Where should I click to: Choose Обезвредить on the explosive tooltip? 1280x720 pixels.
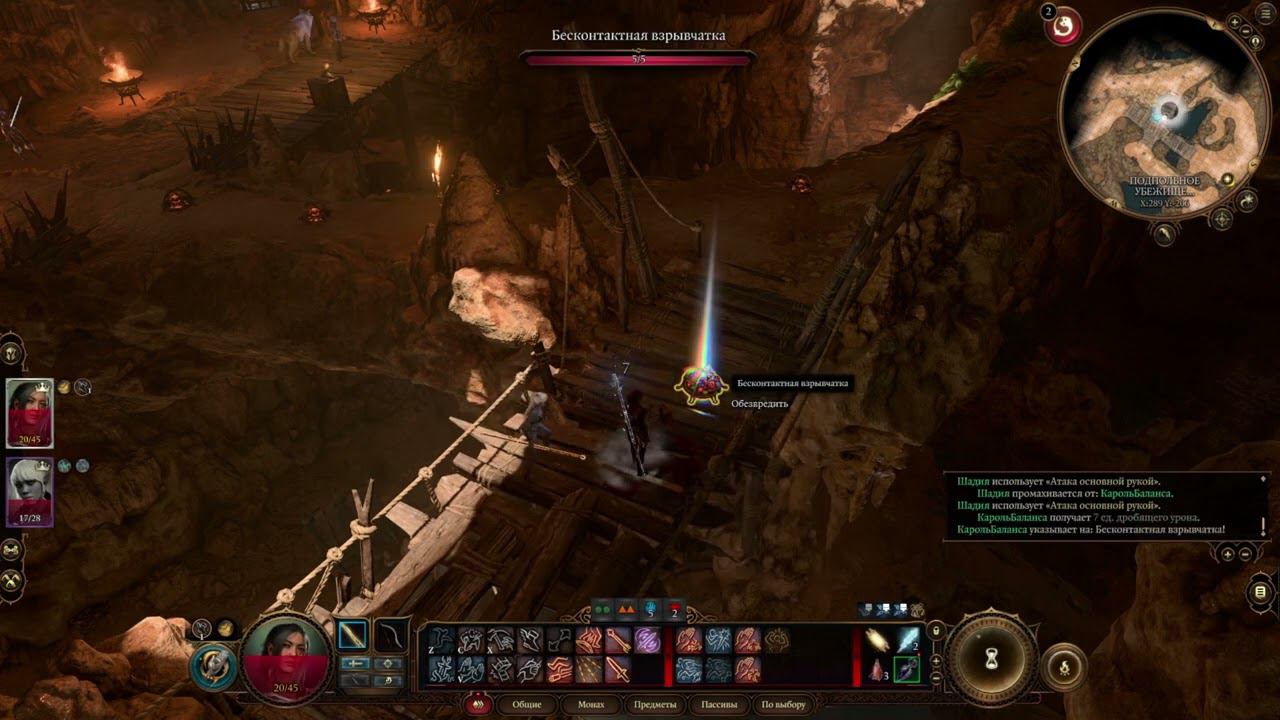760,404
